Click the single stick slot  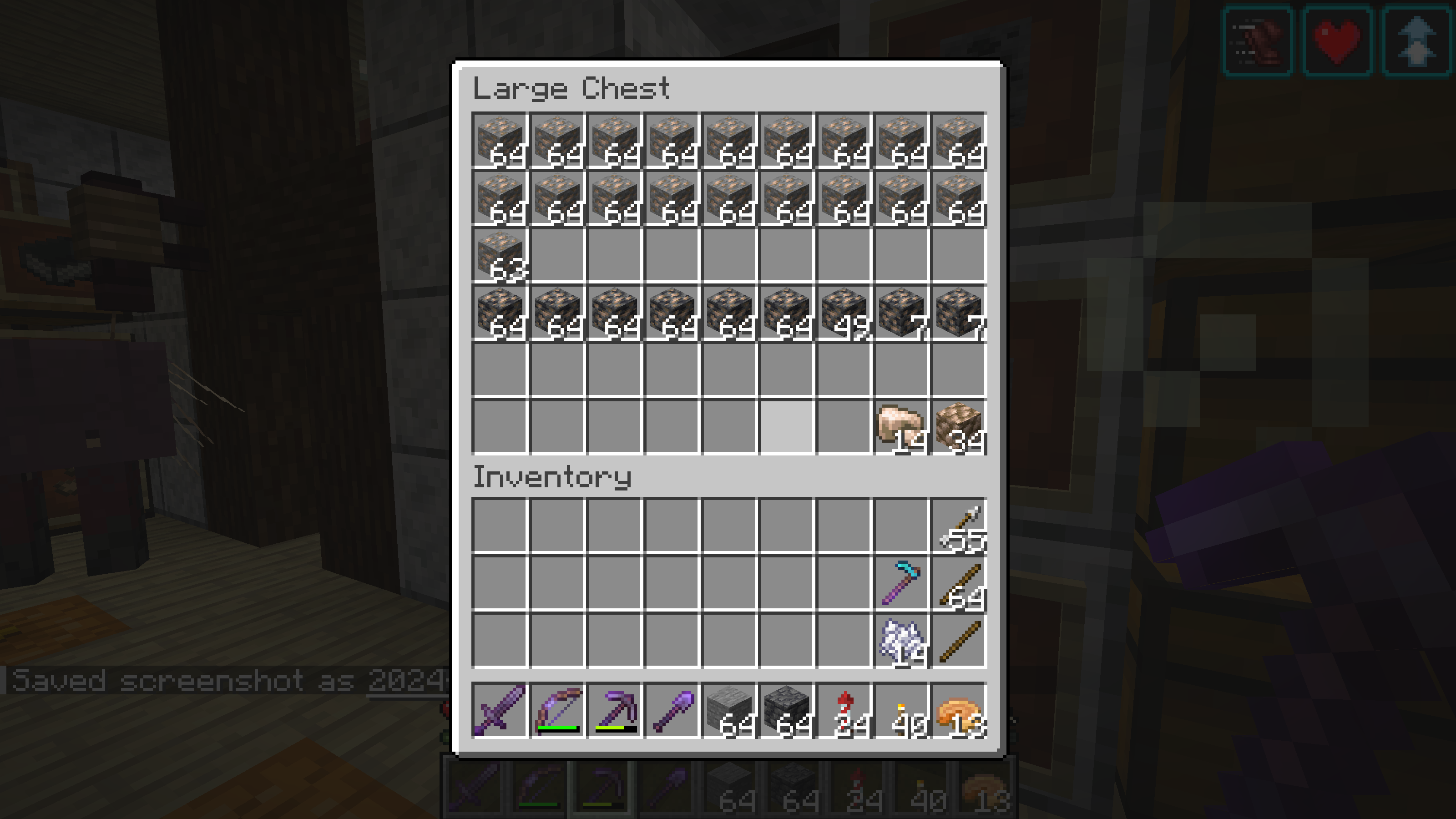pyautogui.click(x=959, y=641)
